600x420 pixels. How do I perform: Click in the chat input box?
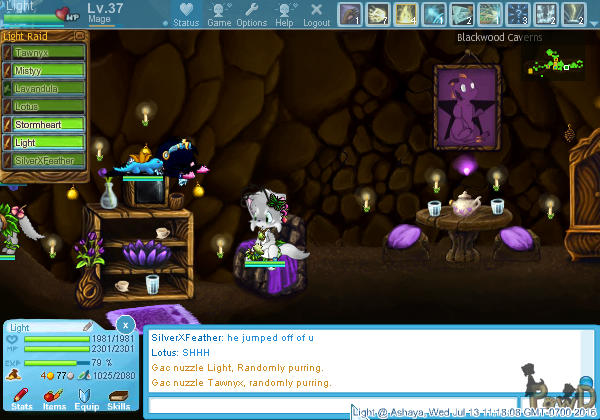(250, 404)
